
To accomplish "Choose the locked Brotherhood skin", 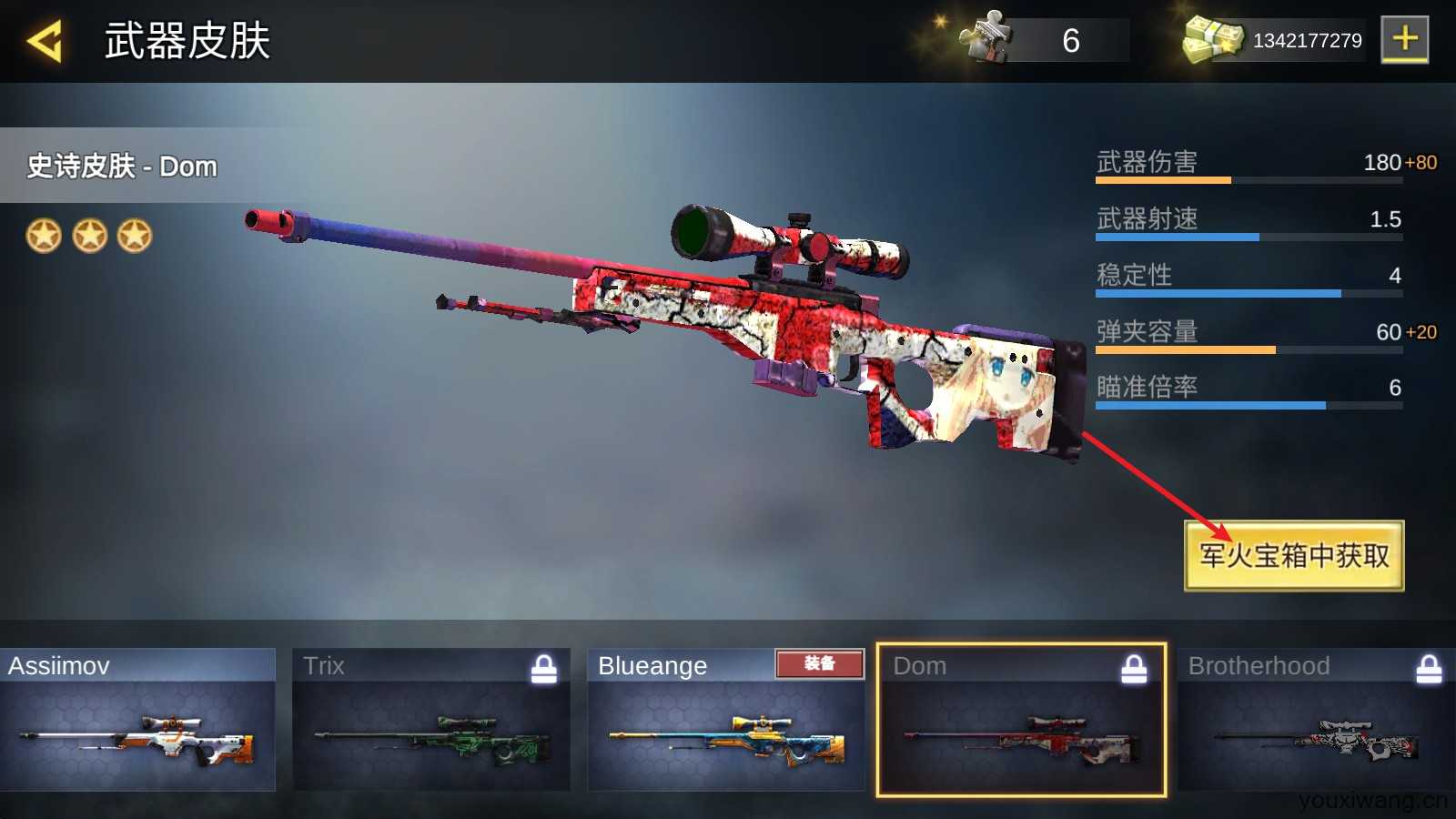I will (x=1316, y=720).
